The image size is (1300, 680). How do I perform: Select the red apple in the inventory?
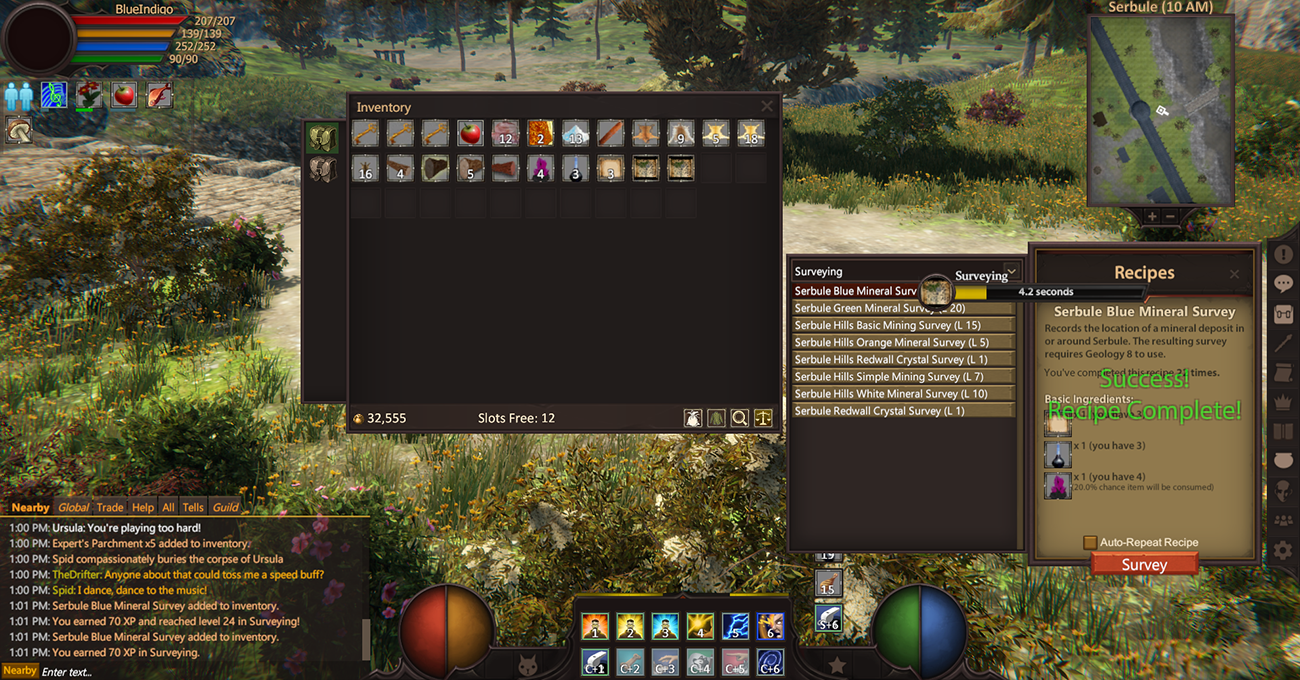(x=470, y=133)
